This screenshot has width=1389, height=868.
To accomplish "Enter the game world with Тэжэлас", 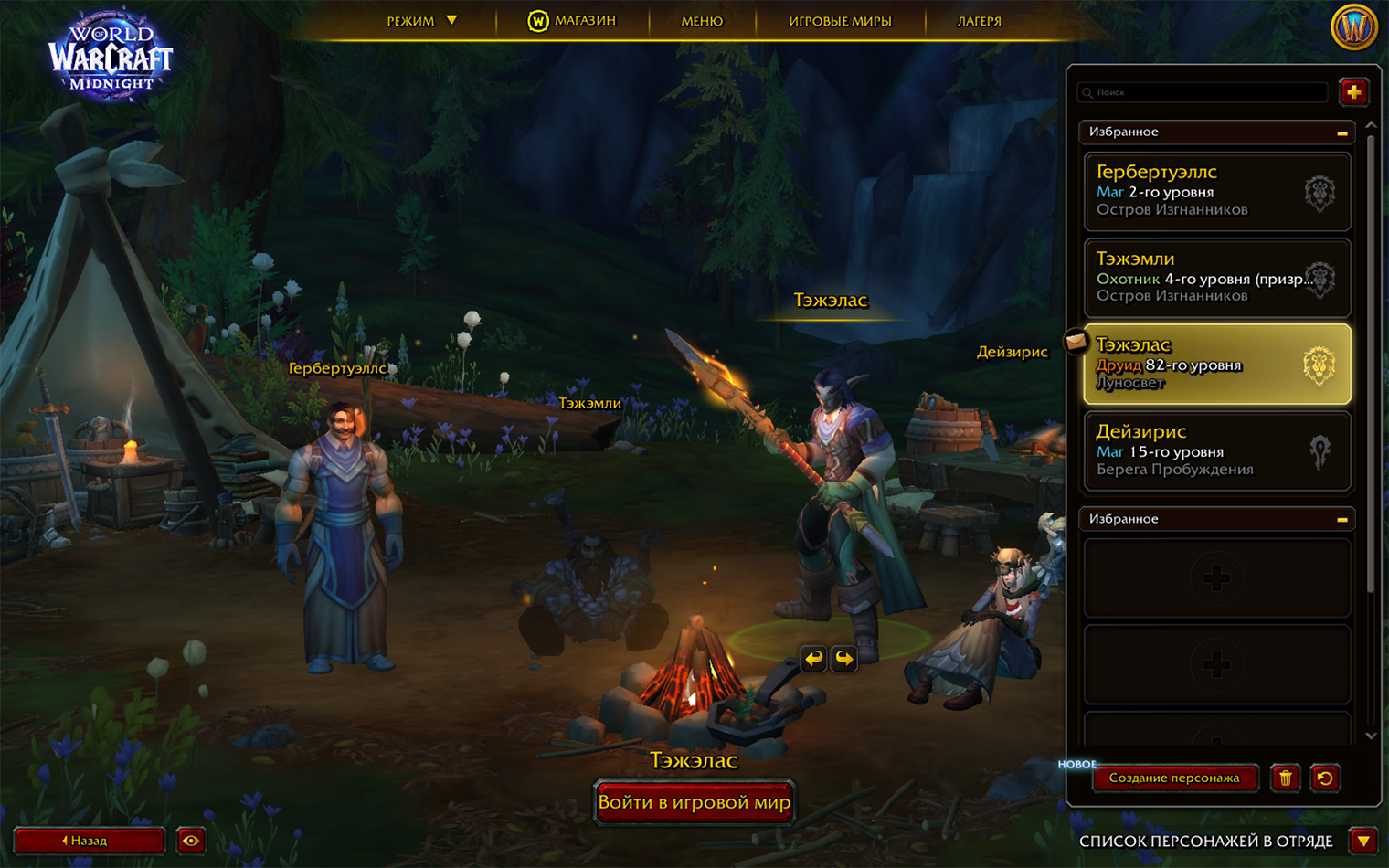I will click(x=694, y=803).
